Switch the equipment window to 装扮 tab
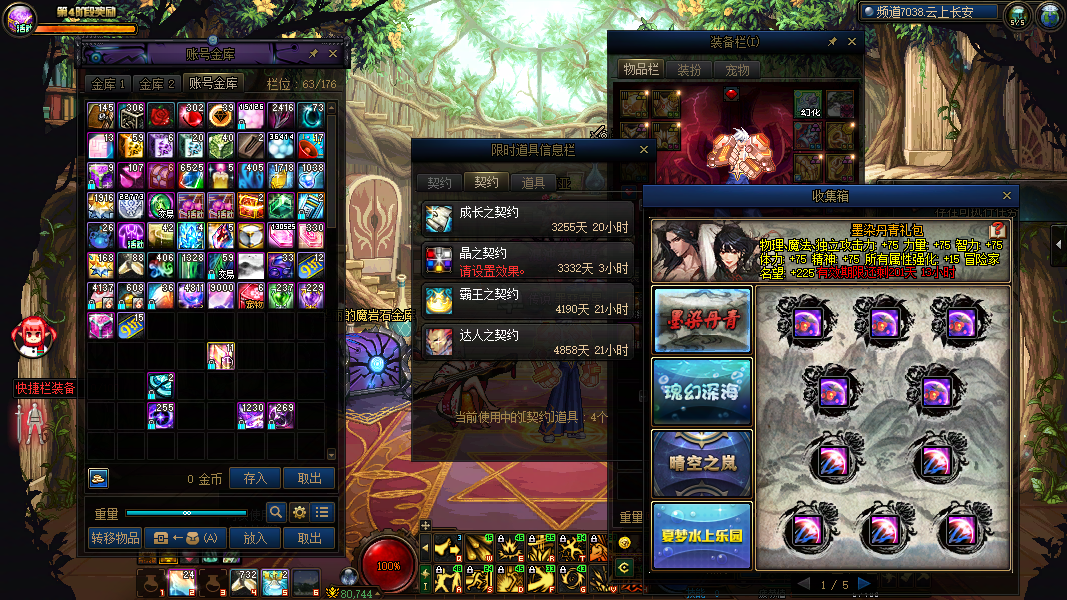This screenshot has width=1067, height=600. point(689,70)
